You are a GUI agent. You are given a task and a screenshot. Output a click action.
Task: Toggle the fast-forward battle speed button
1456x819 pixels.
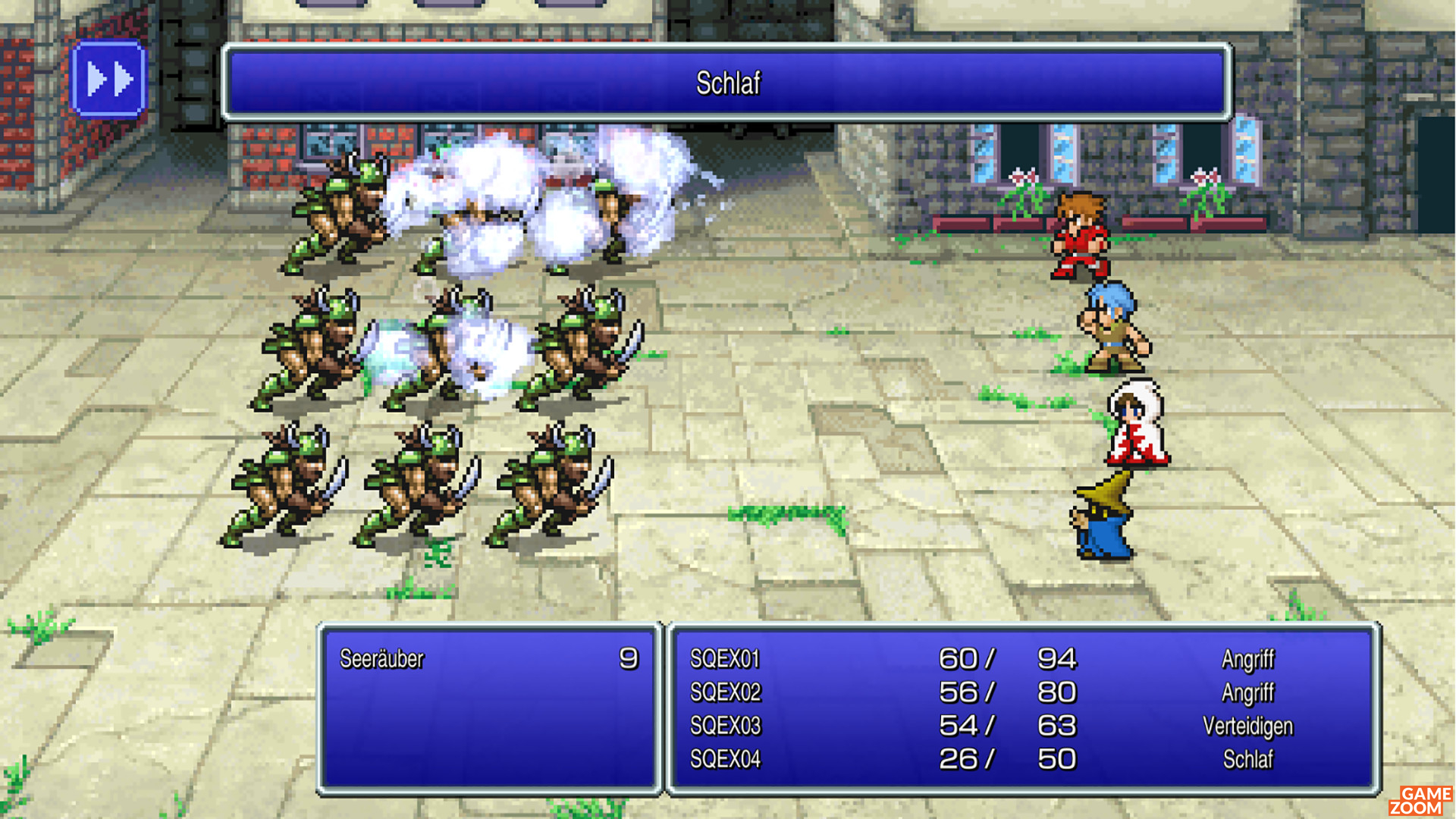[x=108, y=80]
